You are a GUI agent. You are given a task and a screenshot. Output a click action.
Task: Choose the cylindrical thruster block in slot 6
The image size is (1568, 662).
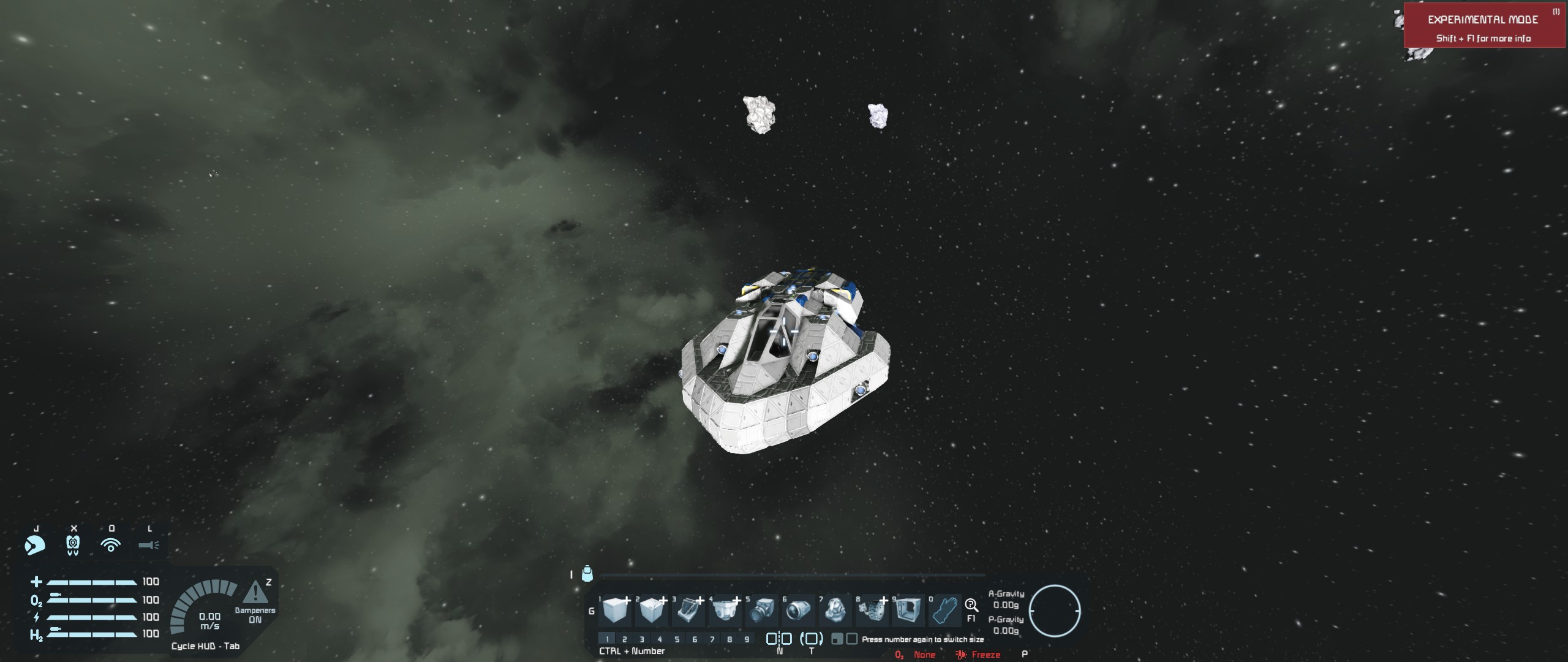(x=798, y=611)
